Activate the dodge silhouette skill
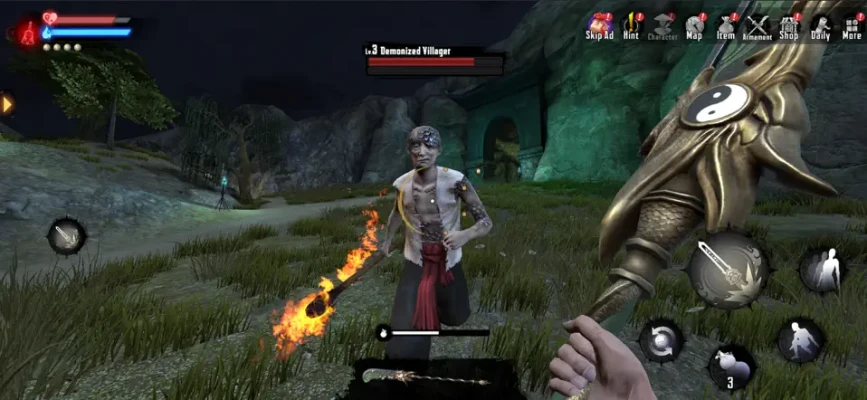867x400 pixels. pos(822,271)
